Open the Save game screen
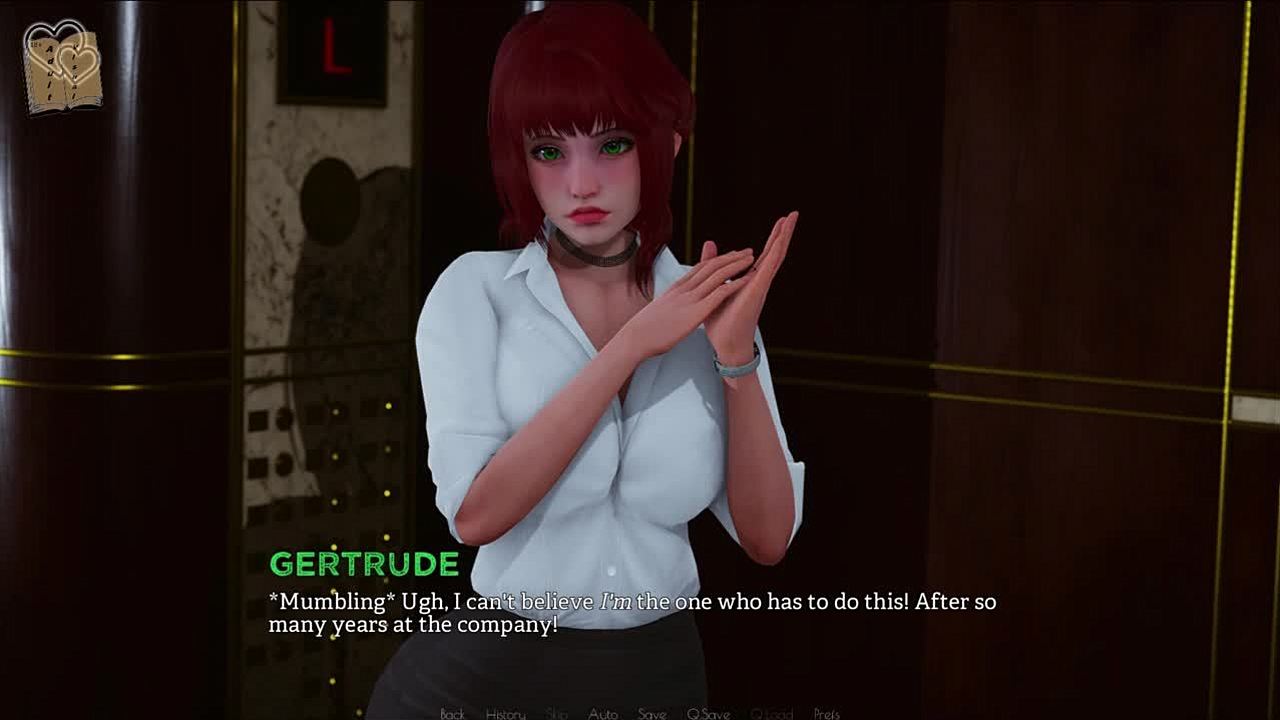Screen dimensions: 1280x720 point(652,713)
